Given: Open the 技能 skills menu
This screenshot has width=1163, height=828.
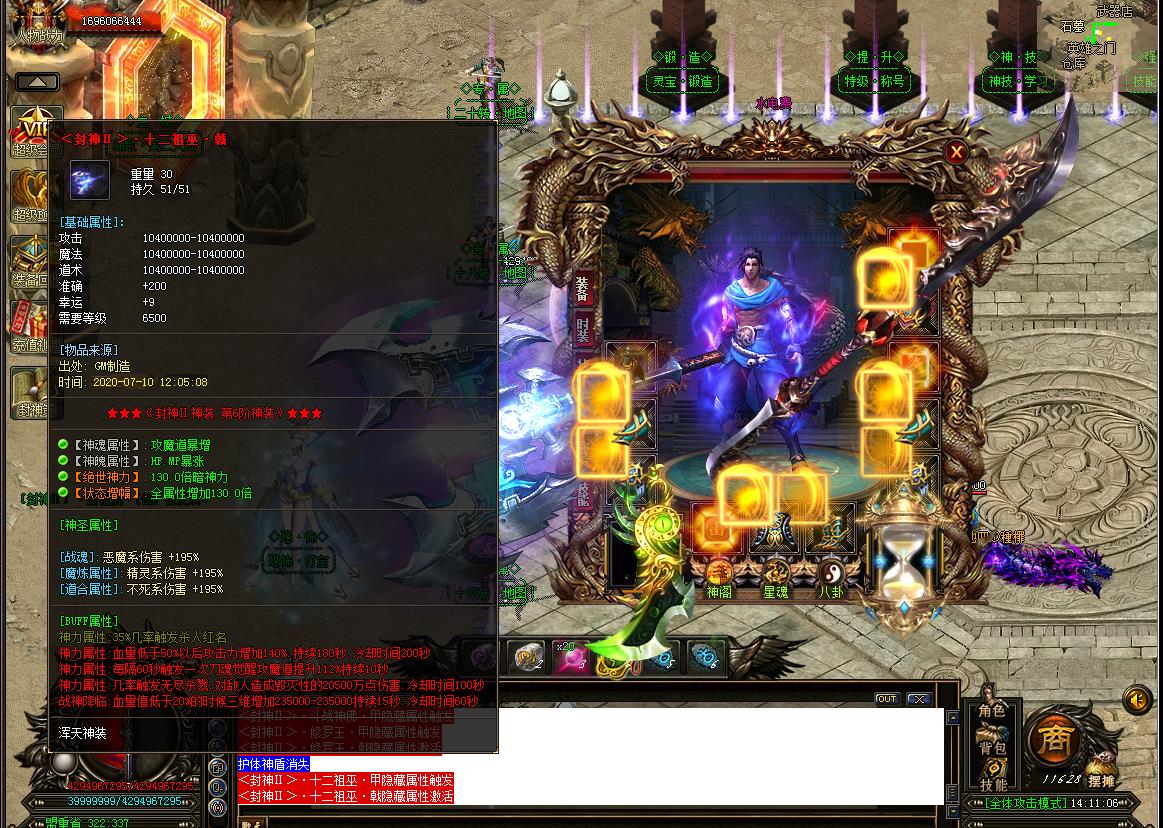Looking at the screenshot, I should coord(992,784).
